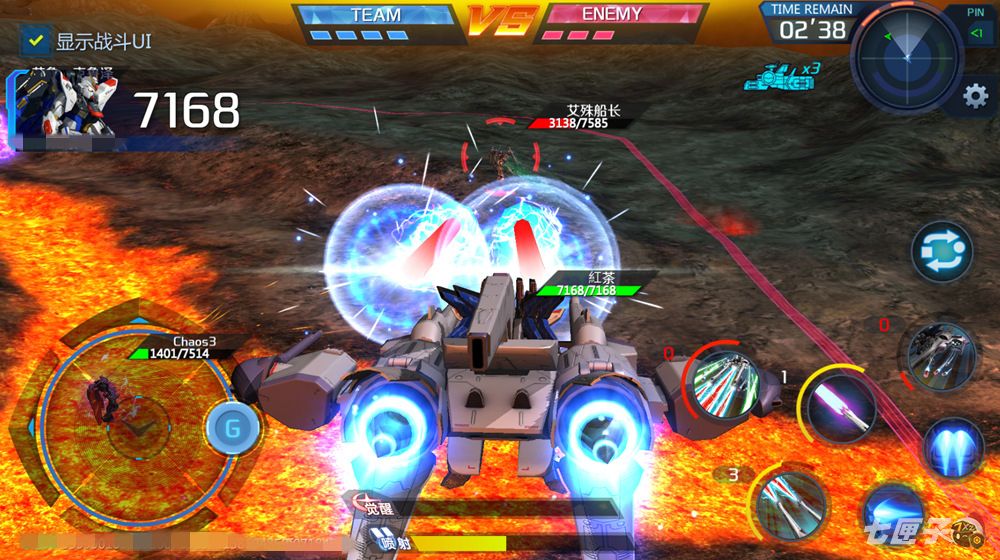Toggle the 显示战斗UI checkbox
Viewport: 1000px width, 560px height.
pyautogui.click(x=37, y=42)
